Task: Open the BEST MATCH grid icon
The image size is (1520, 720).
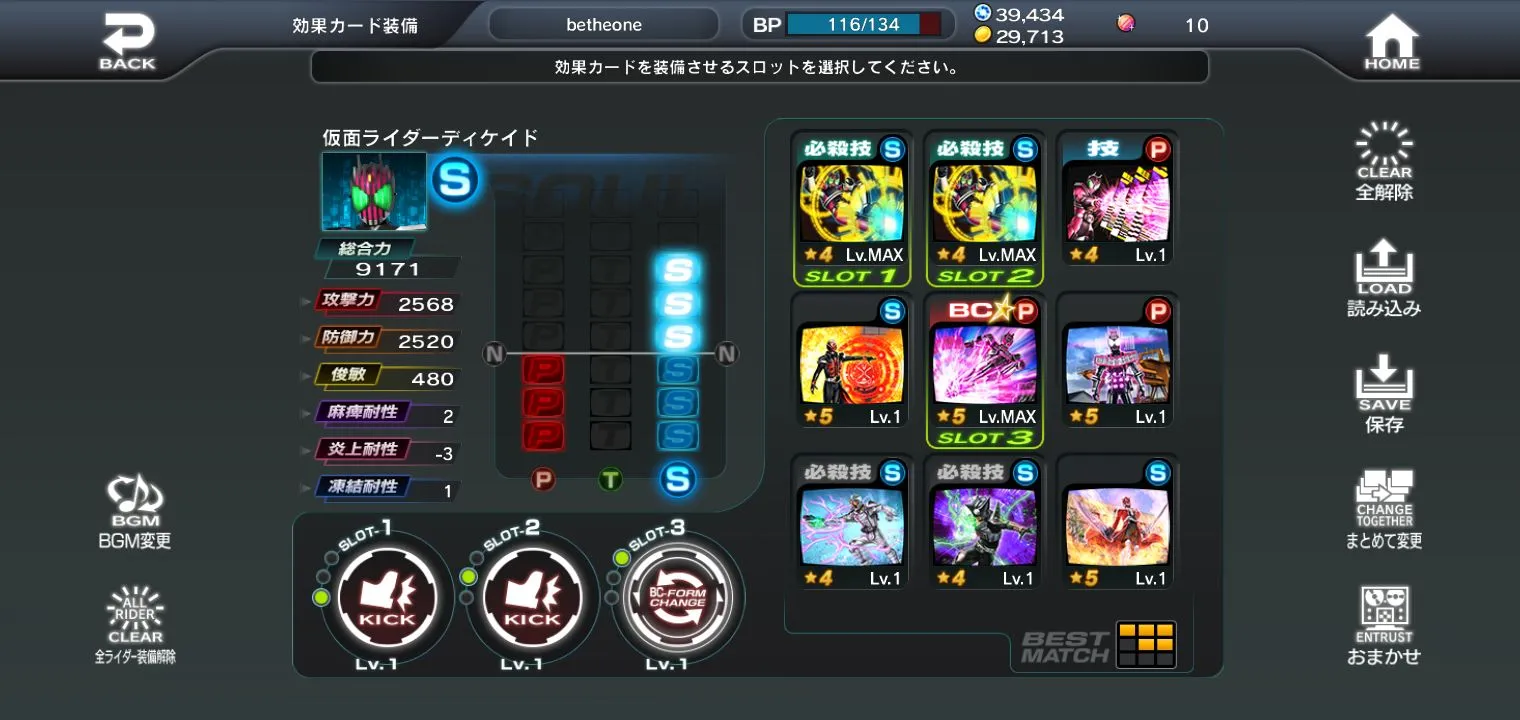Action: (x=1146, y=644)
